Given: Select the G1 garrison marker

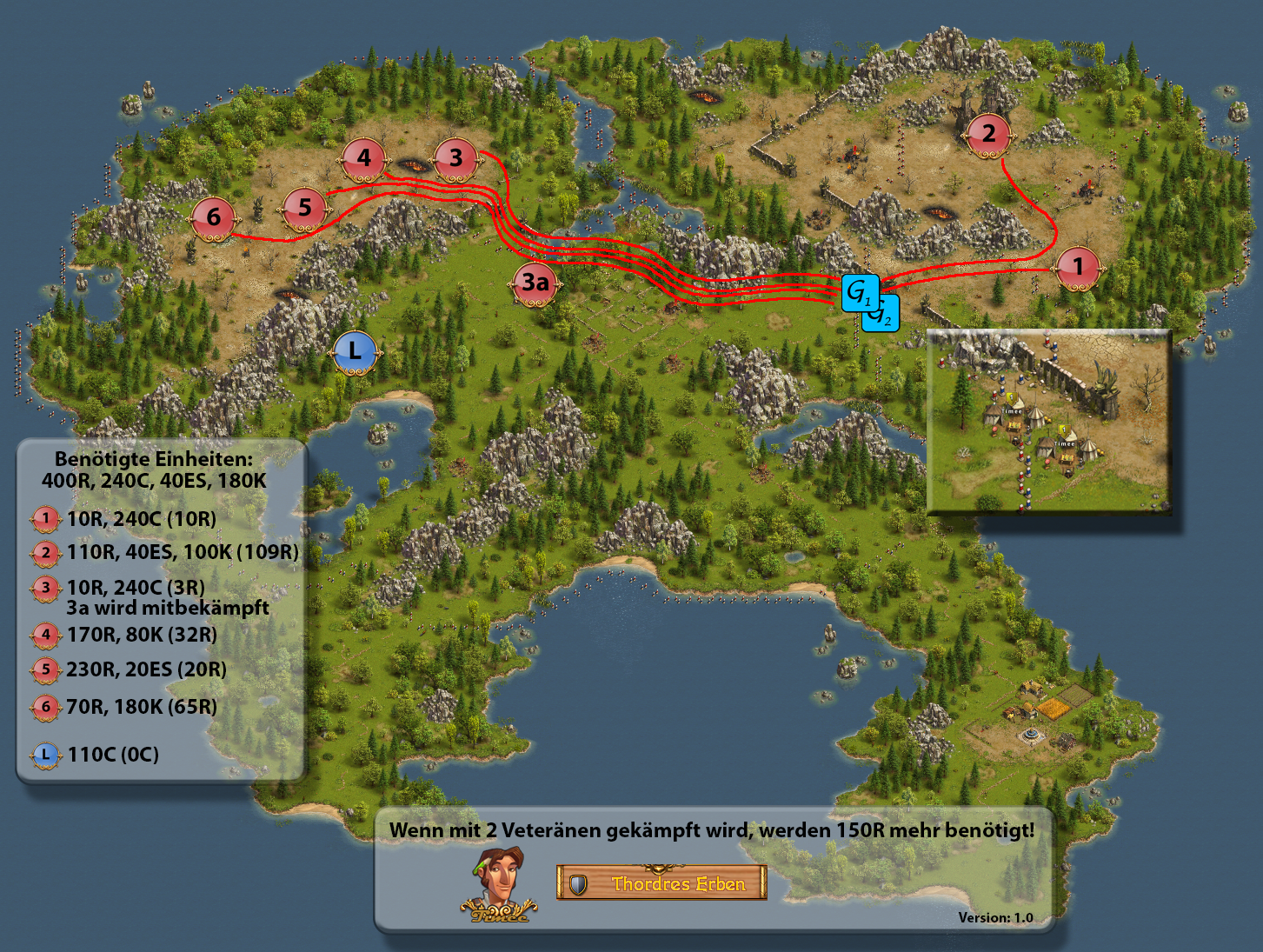Looking at the screenshot, I should pyautogui.click(x=859, y=292).
